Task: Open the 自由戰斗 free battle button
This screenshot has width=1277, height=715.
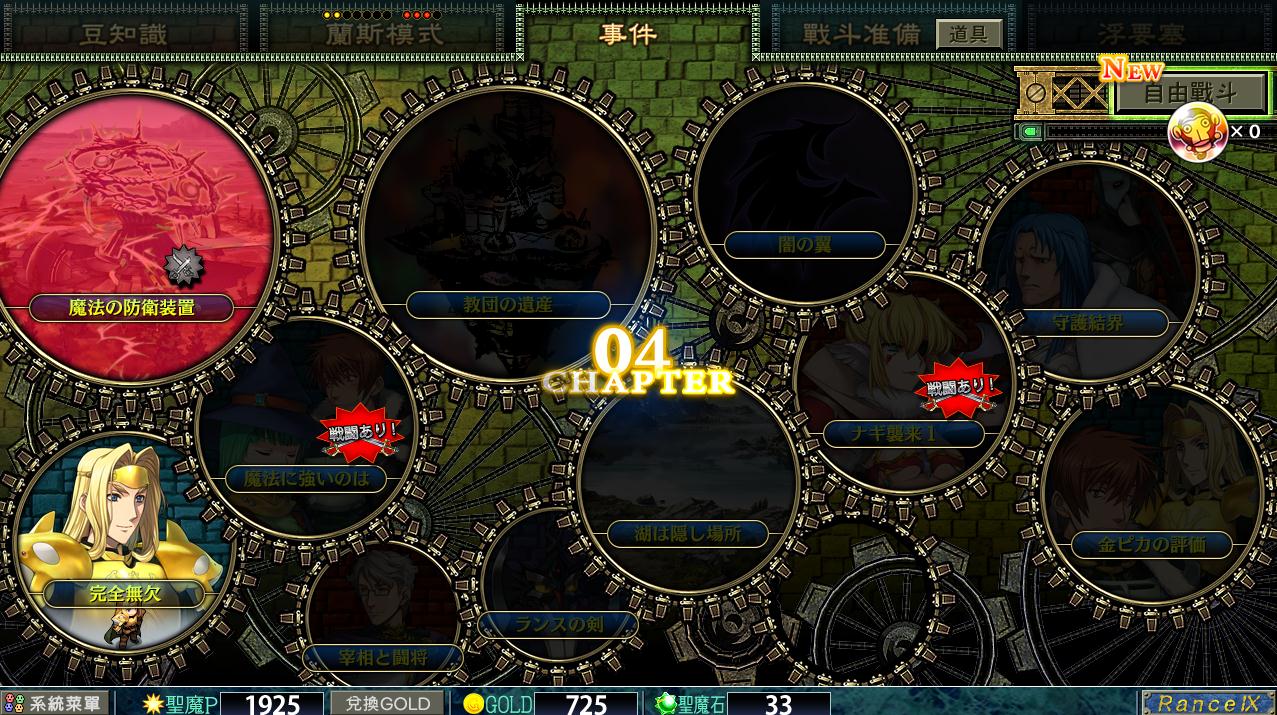Action: pyautogui.click(x=1190, y=95)
